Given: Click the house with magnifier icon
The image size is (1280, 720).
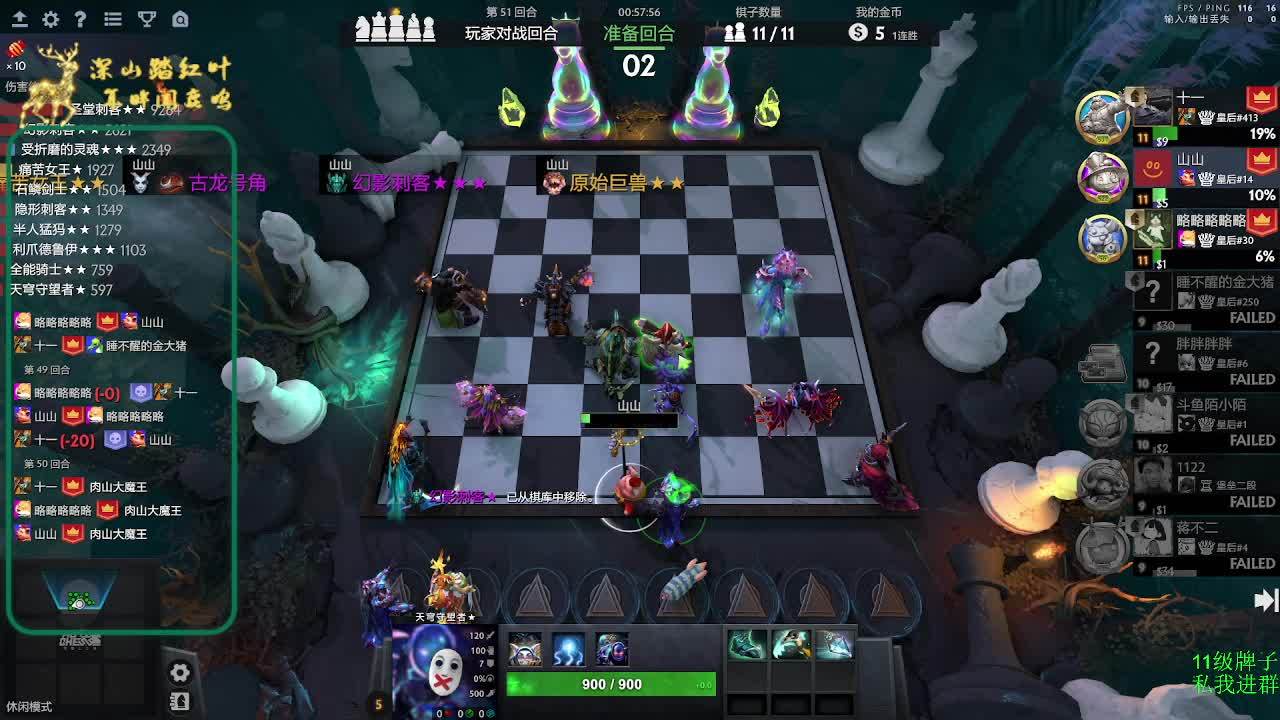Looking at the screenshot, I should pos(180,19).
